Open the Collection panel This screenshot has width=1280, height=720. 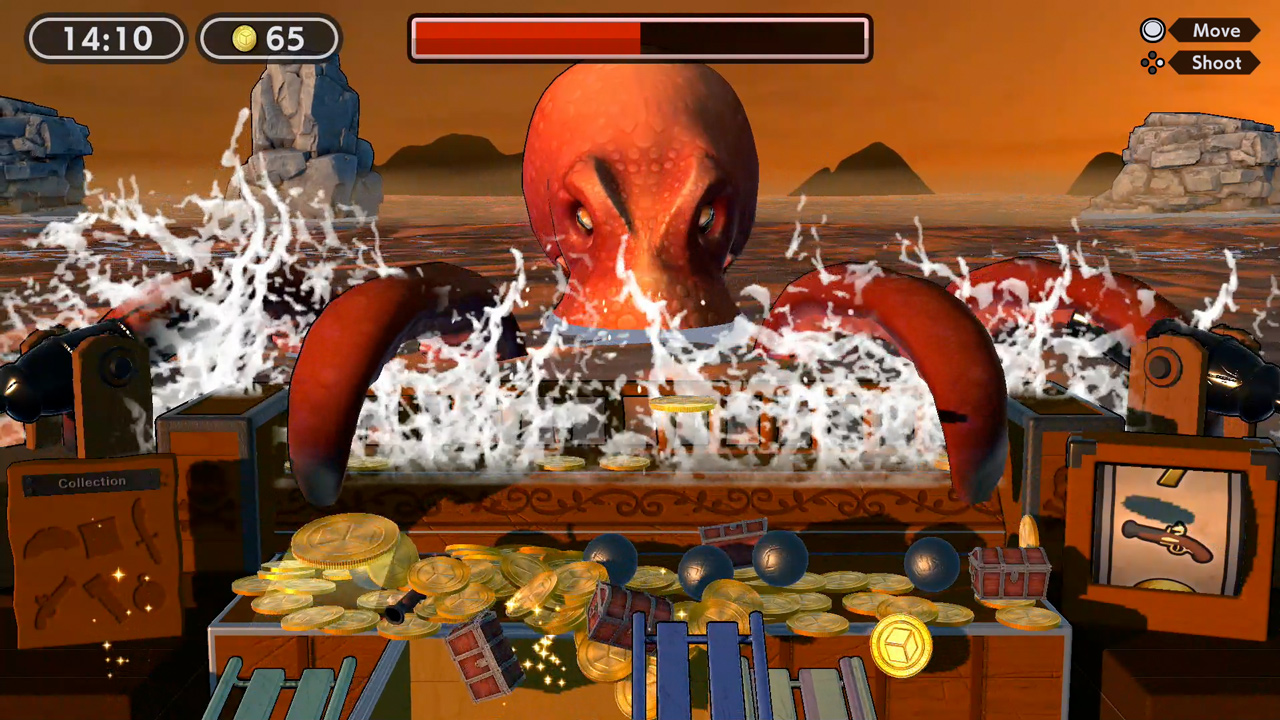(x=92, y=481)
